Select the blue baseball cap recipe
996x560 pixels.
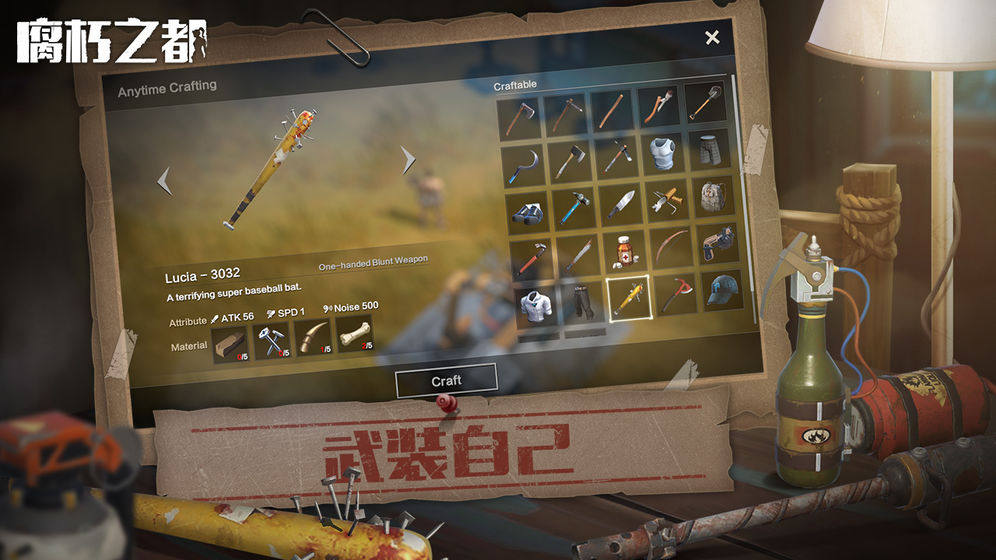click(x=721, y=289)
